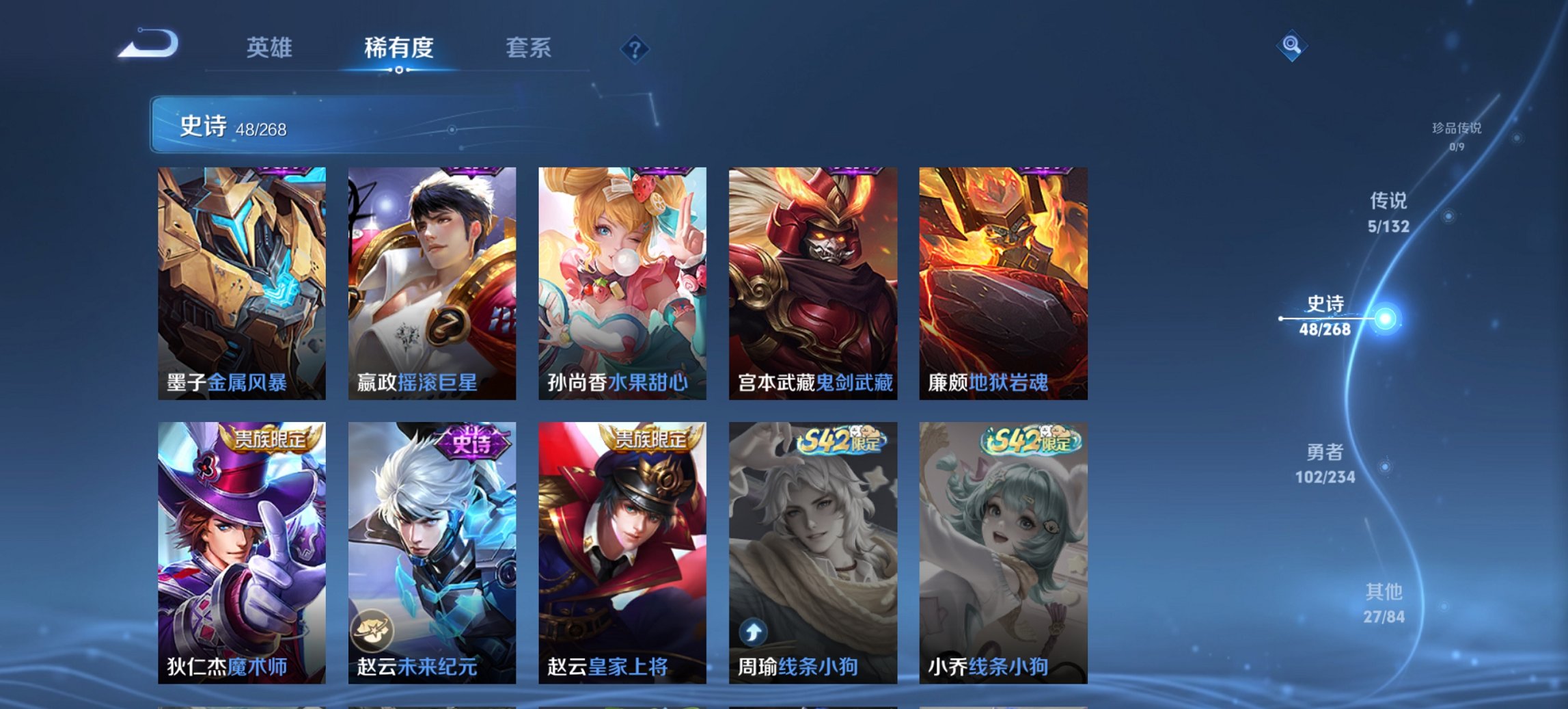
Task: Open the search magnifier icon top-right
Action: pyautogui.click(x=1291, y=46)
